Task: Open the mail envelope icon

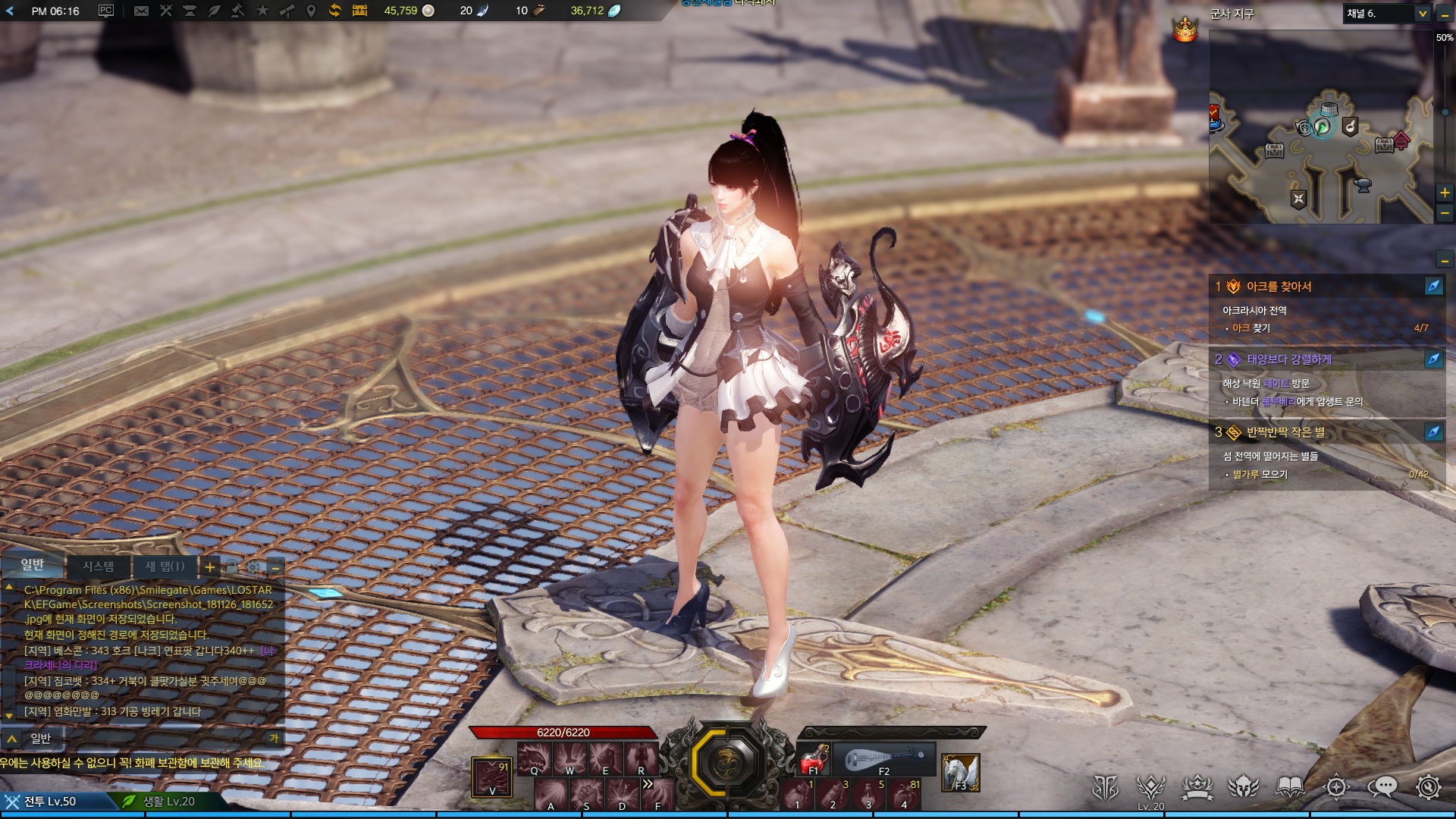Action: pos(141,11)
